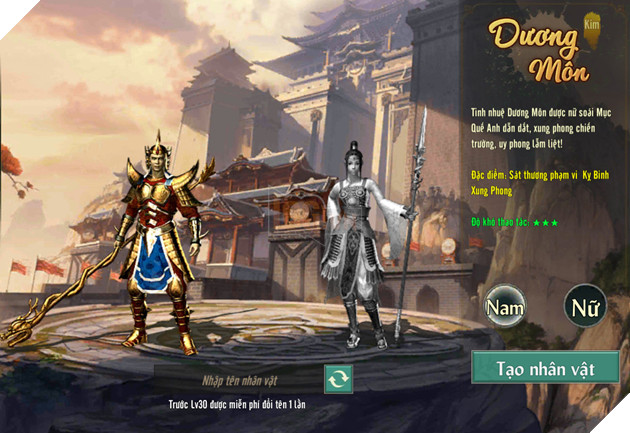Choose the Nữ female gender option
The image size is (630, 433).
pos(585,307)
